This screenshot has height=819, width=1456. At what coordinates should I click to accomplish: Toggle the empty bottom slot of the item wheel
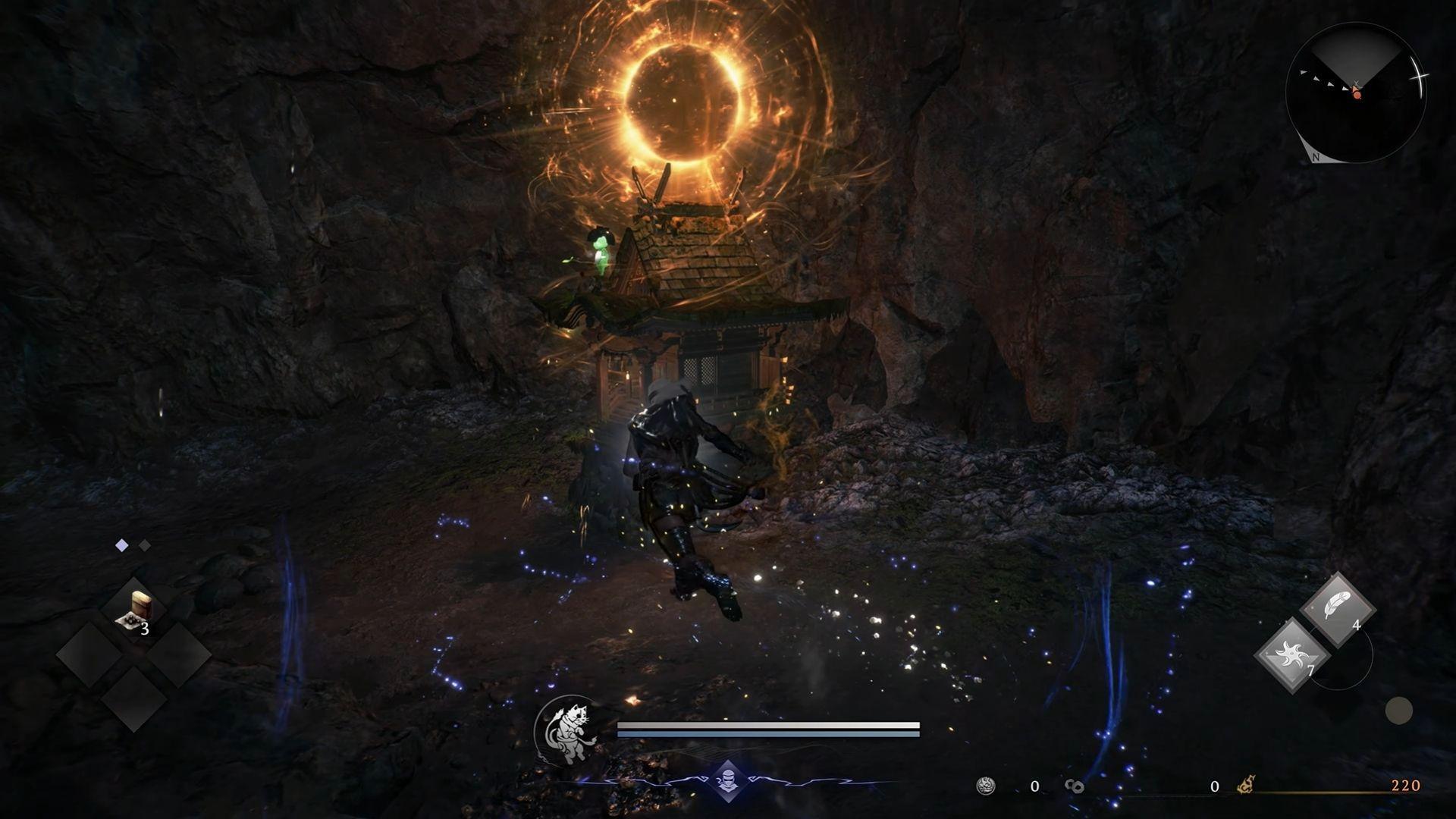135,695
